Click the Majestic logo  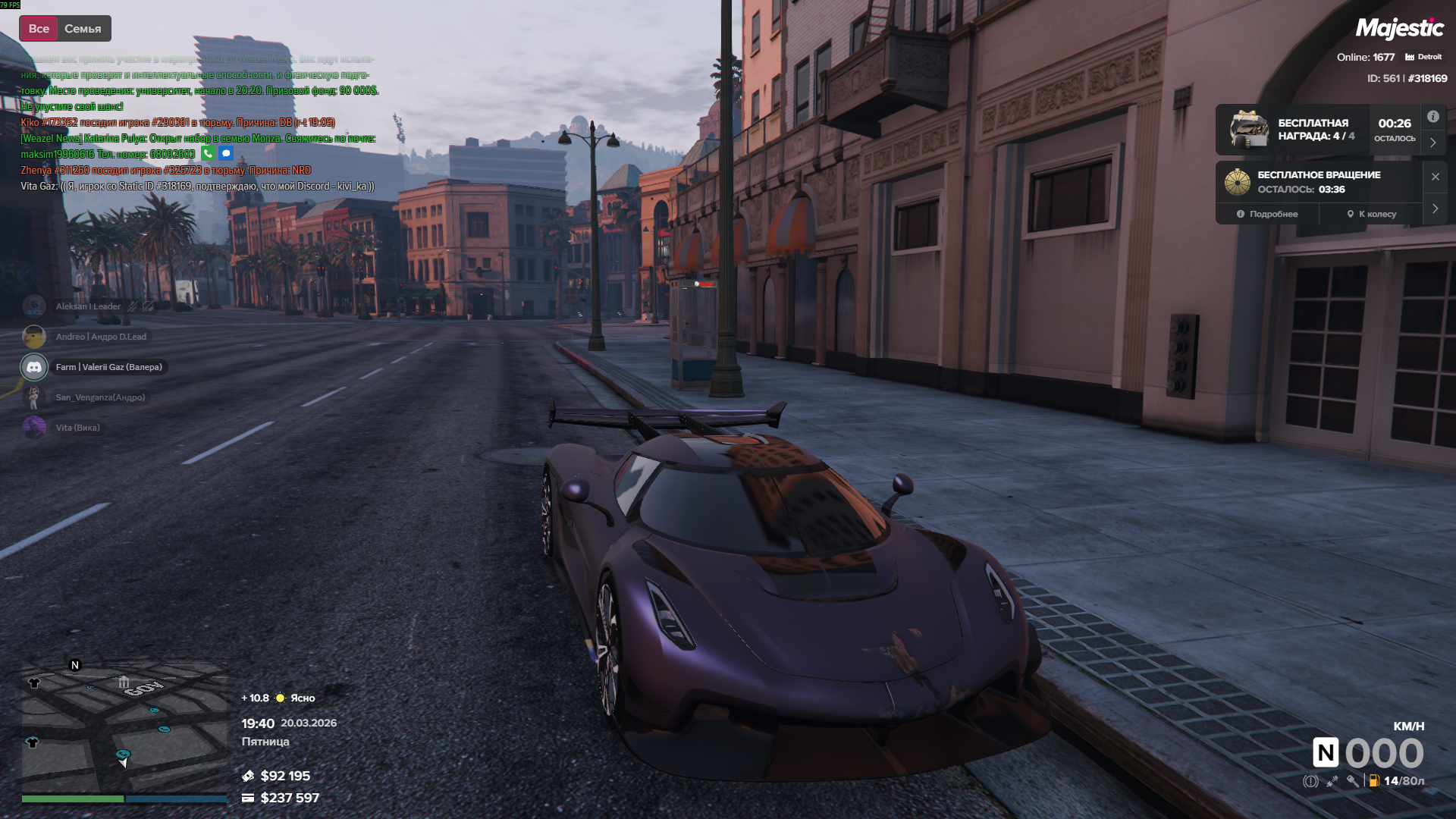[x=1399, y=29]
